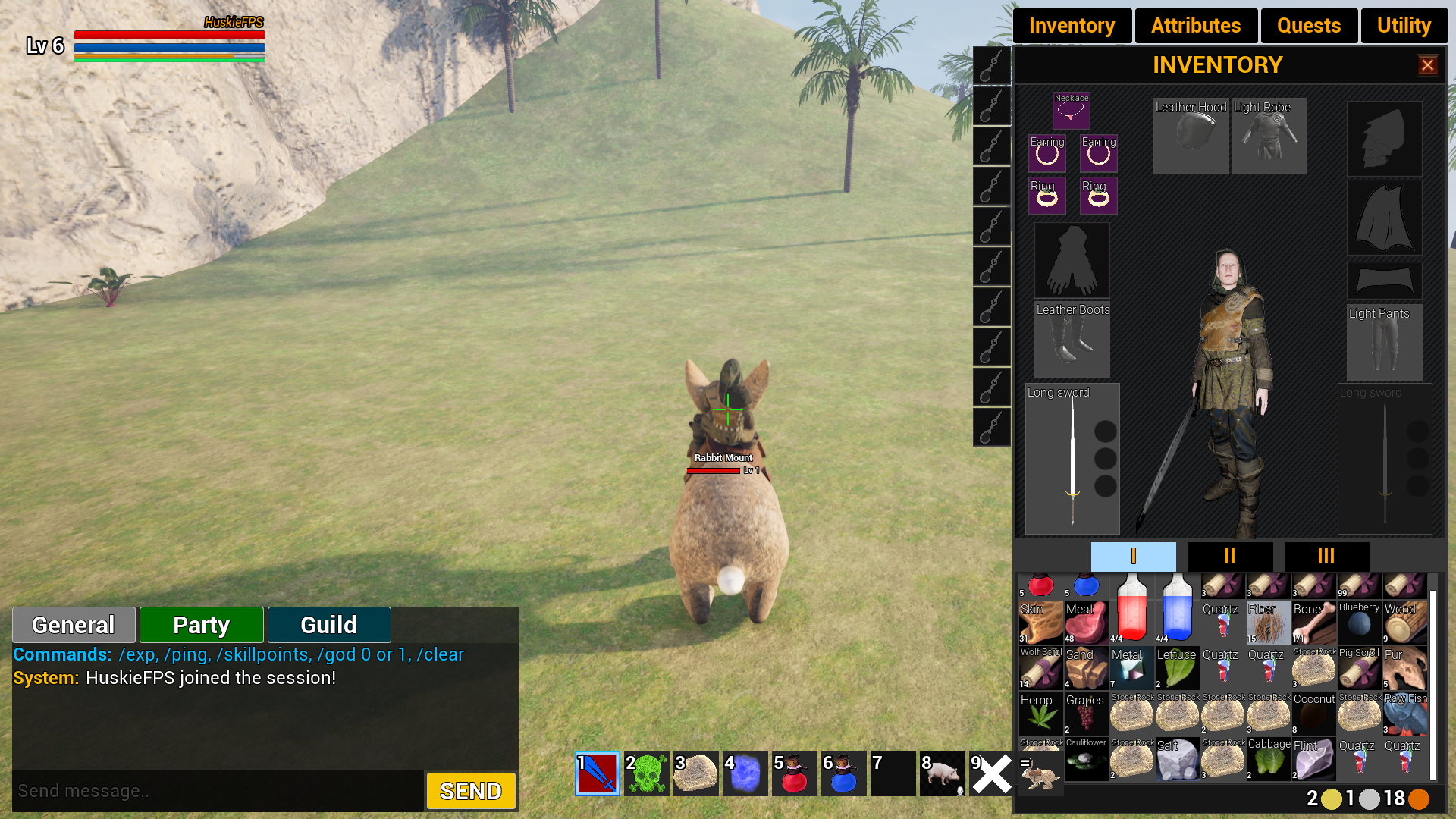Use the pig item in hotbar slot 8
This screenshot has height=819, width=1456.
pyautogui.click(x=943, y=773)
